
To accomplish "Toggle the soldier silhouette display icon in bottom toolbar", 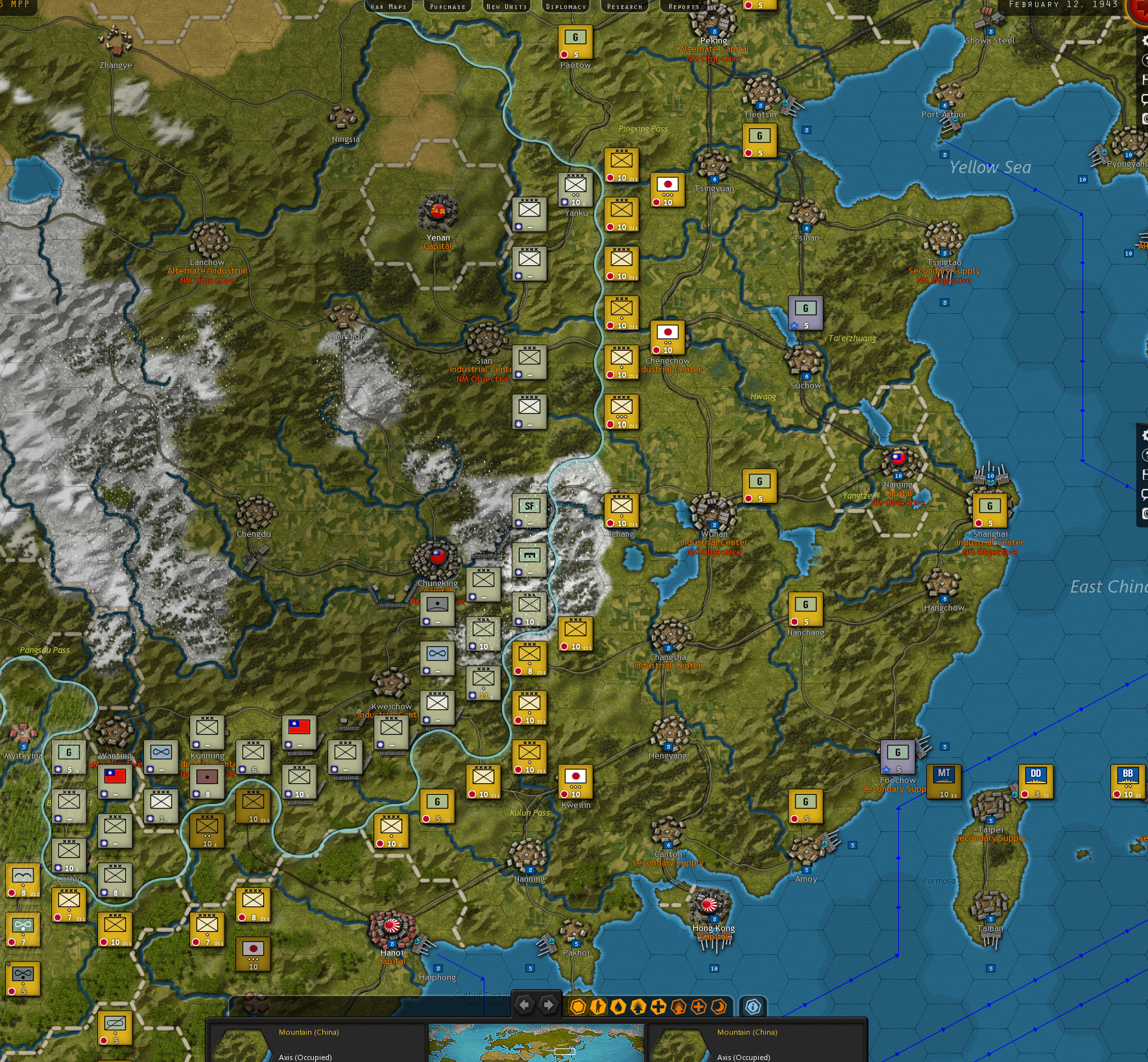I will 597,1006.
